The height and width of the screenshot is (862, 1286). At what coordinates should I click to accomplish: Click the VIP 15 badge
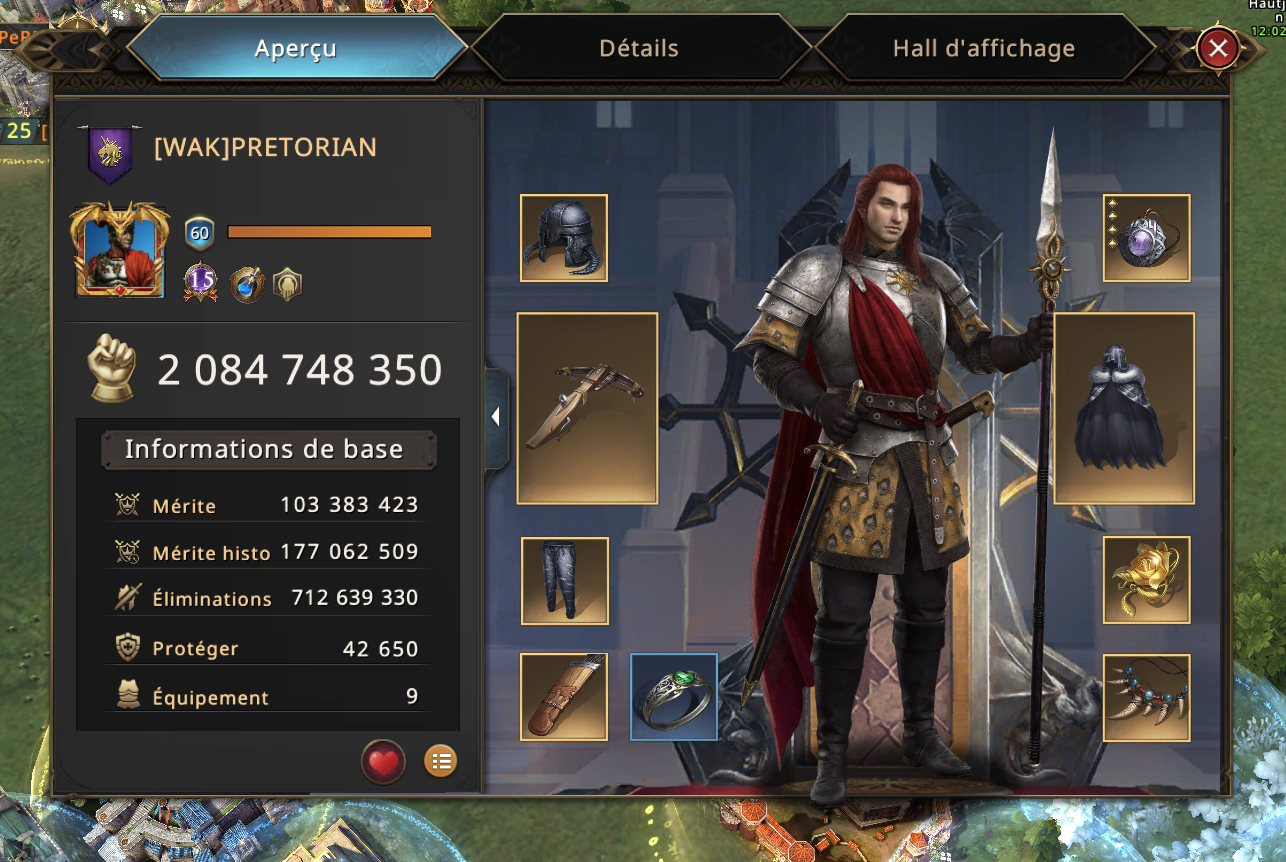(201, 284)
